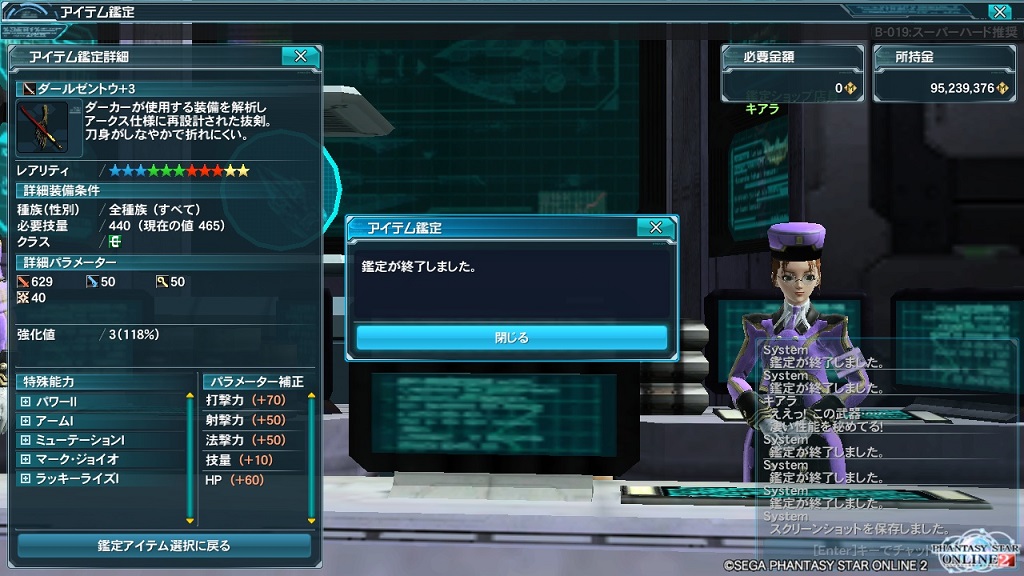Expand the アームI special ability
Screen dimensions: 1024x576
click(26, 421)
